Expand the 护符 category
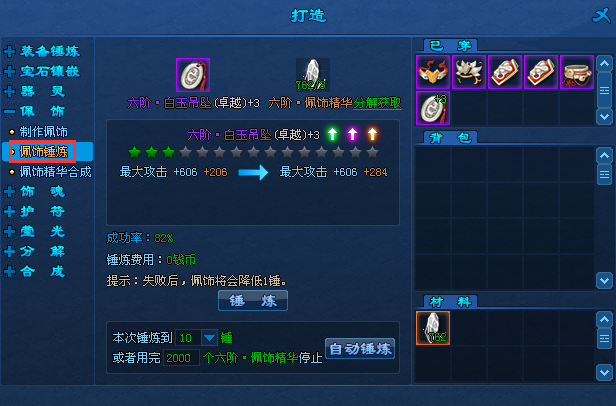The height and width of the screenshot is (406, 616). point(43,210)
